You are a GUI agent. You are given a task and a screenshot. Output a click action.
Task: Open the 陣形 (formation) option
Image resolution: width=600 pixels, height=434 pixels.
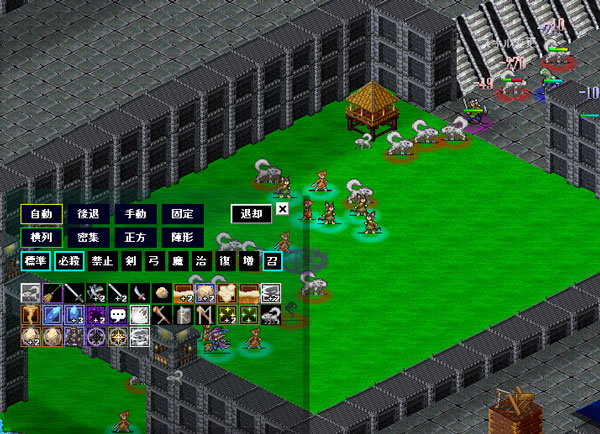click(x=182, y=238)
